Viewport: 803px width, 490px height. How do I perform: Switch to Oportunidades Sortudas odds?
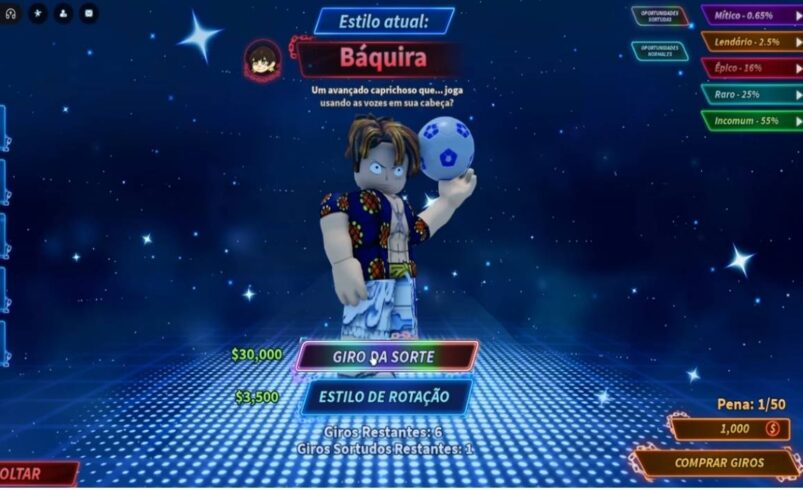[x=659, y=17]
